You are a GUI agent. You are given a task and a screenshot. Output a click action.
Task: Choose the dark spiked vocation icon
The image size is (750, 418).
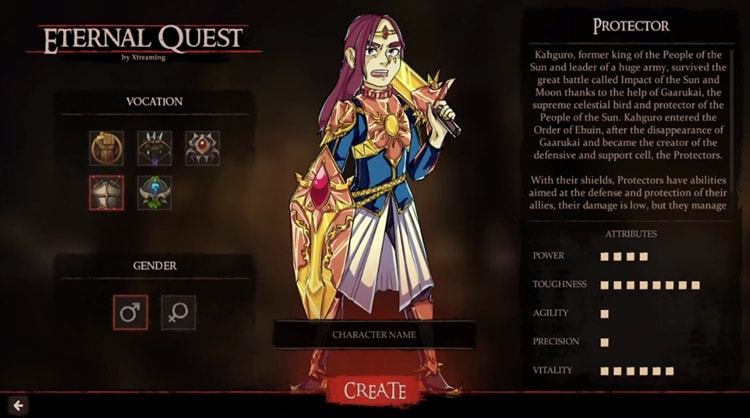(x=154, y=148)
